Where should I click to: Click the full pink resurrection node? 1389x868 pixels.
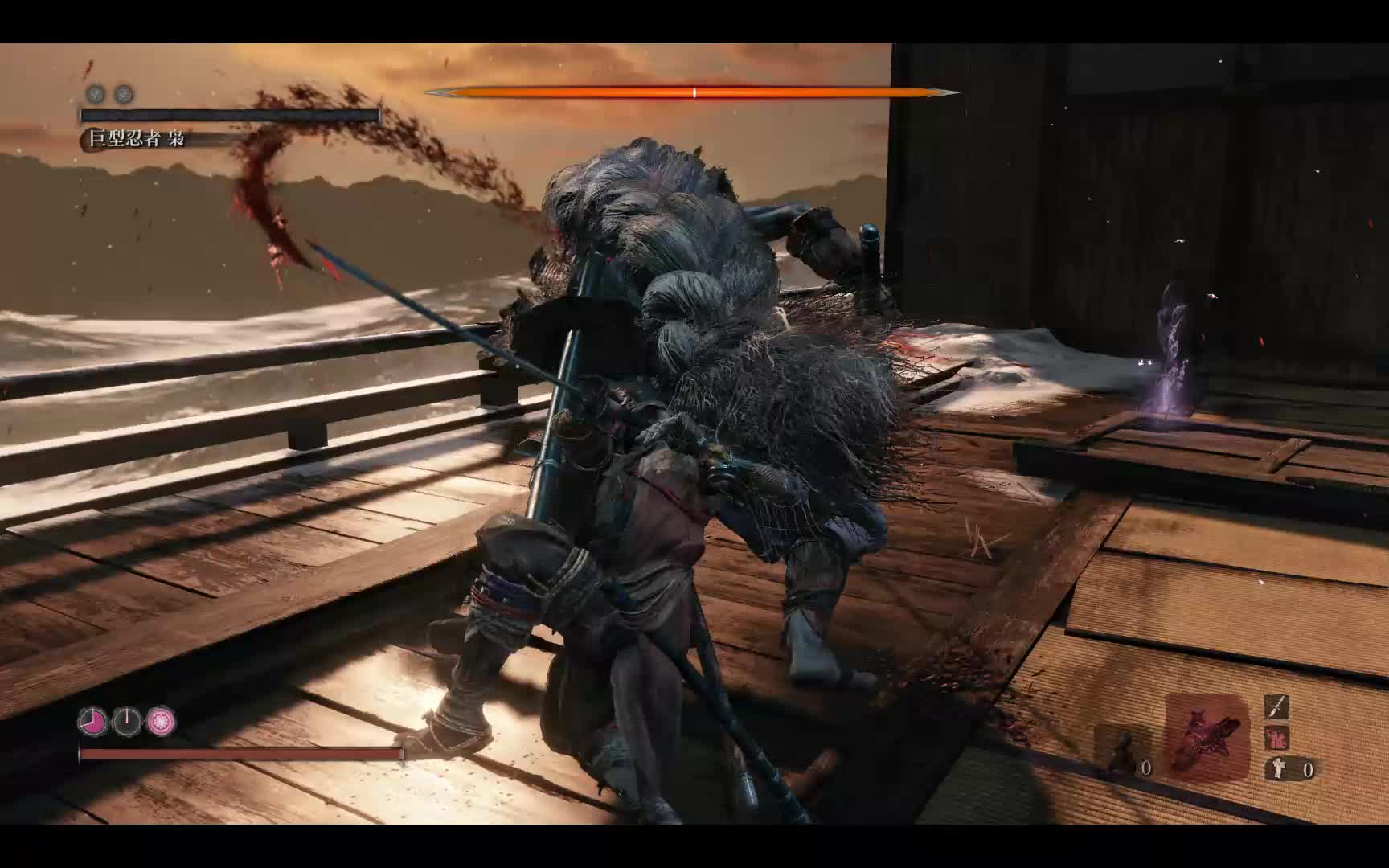[161, 722]
